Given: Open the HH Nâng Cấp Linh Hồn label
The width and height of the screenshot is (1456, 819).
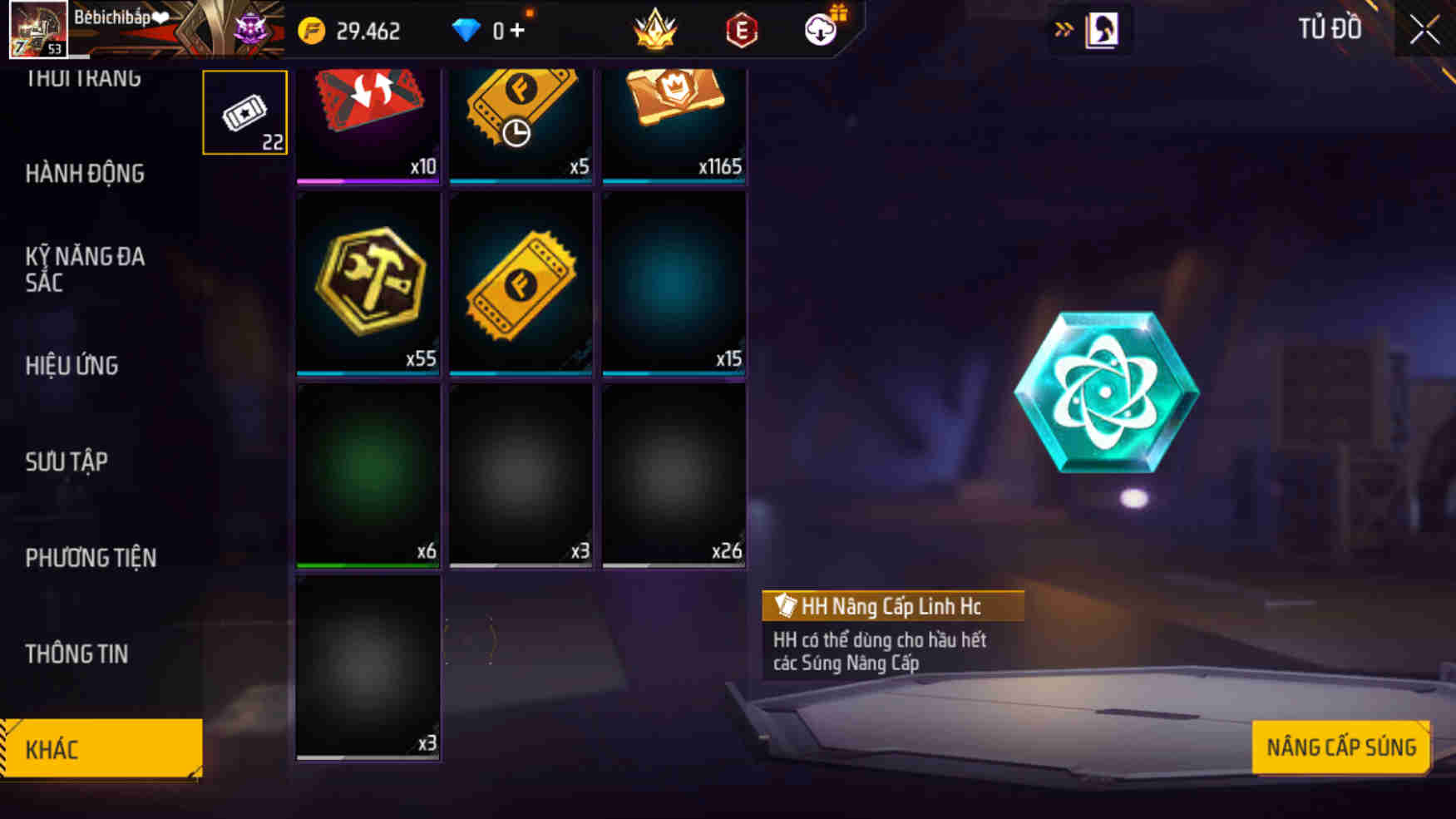Looking at the screenshot, I should pyautogui.click(x=891, y=606).
